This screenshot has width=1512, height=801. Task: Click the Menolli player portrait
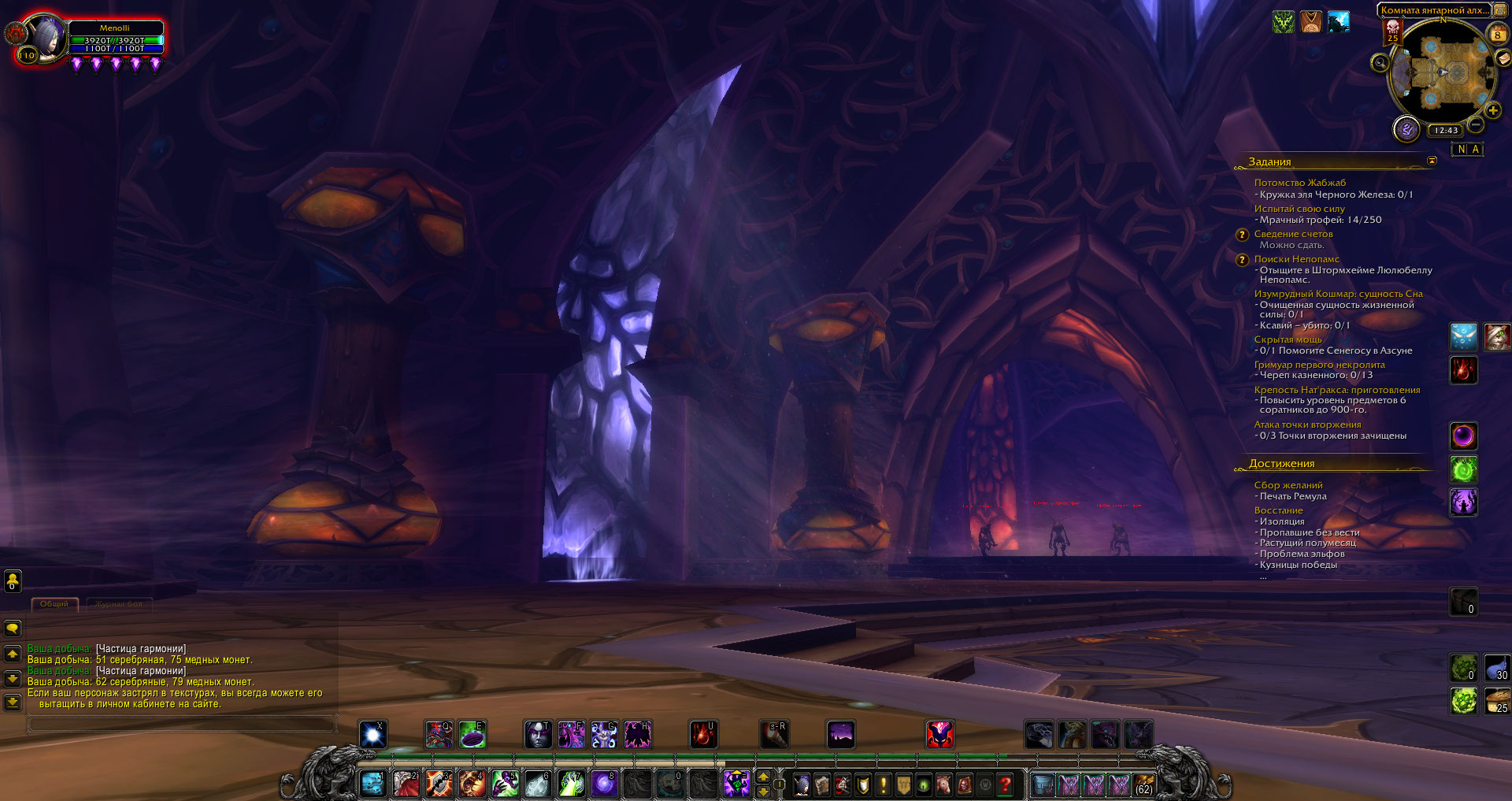coord(47,38)
